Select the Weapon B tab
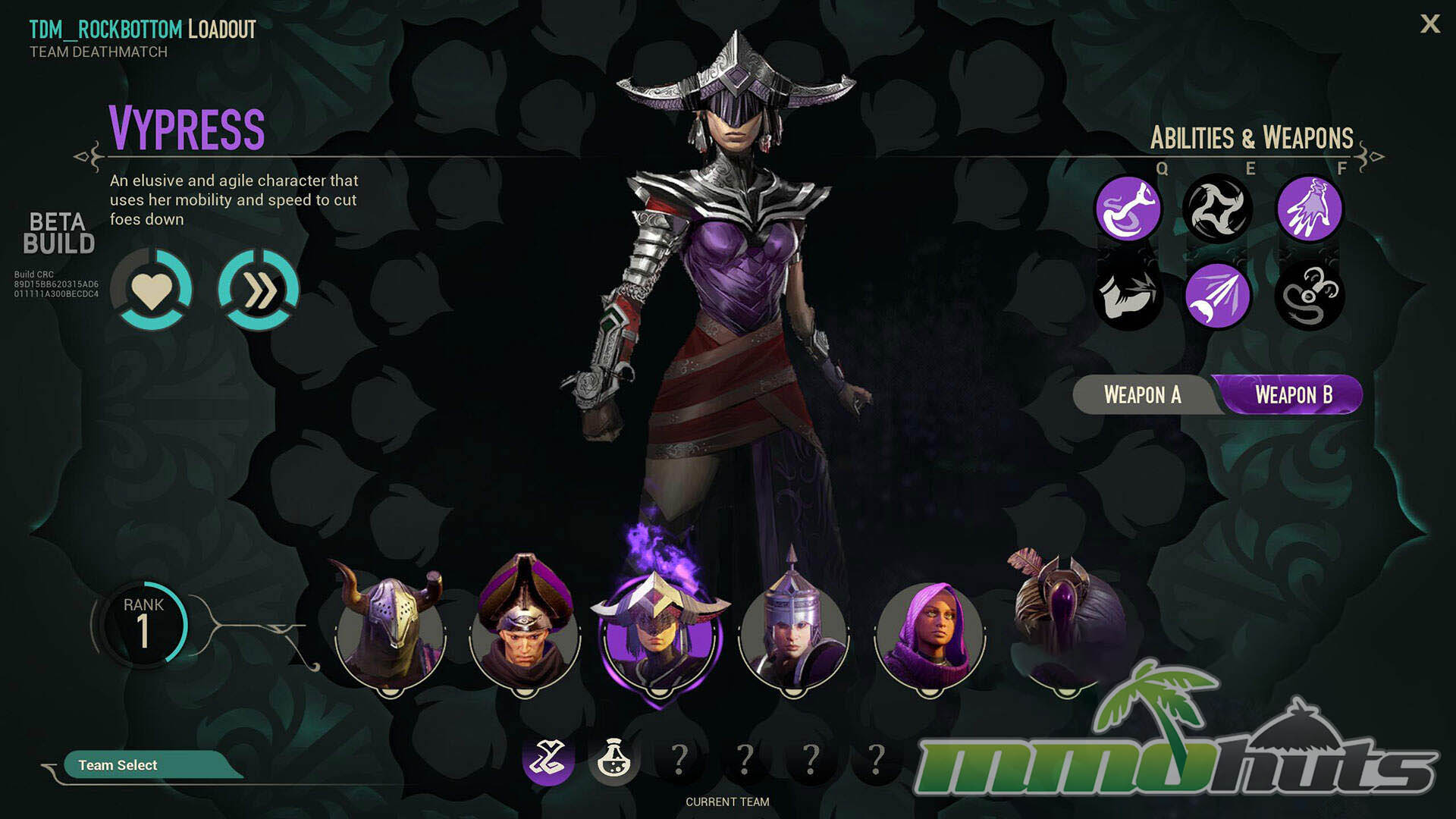 (1293, 395)
